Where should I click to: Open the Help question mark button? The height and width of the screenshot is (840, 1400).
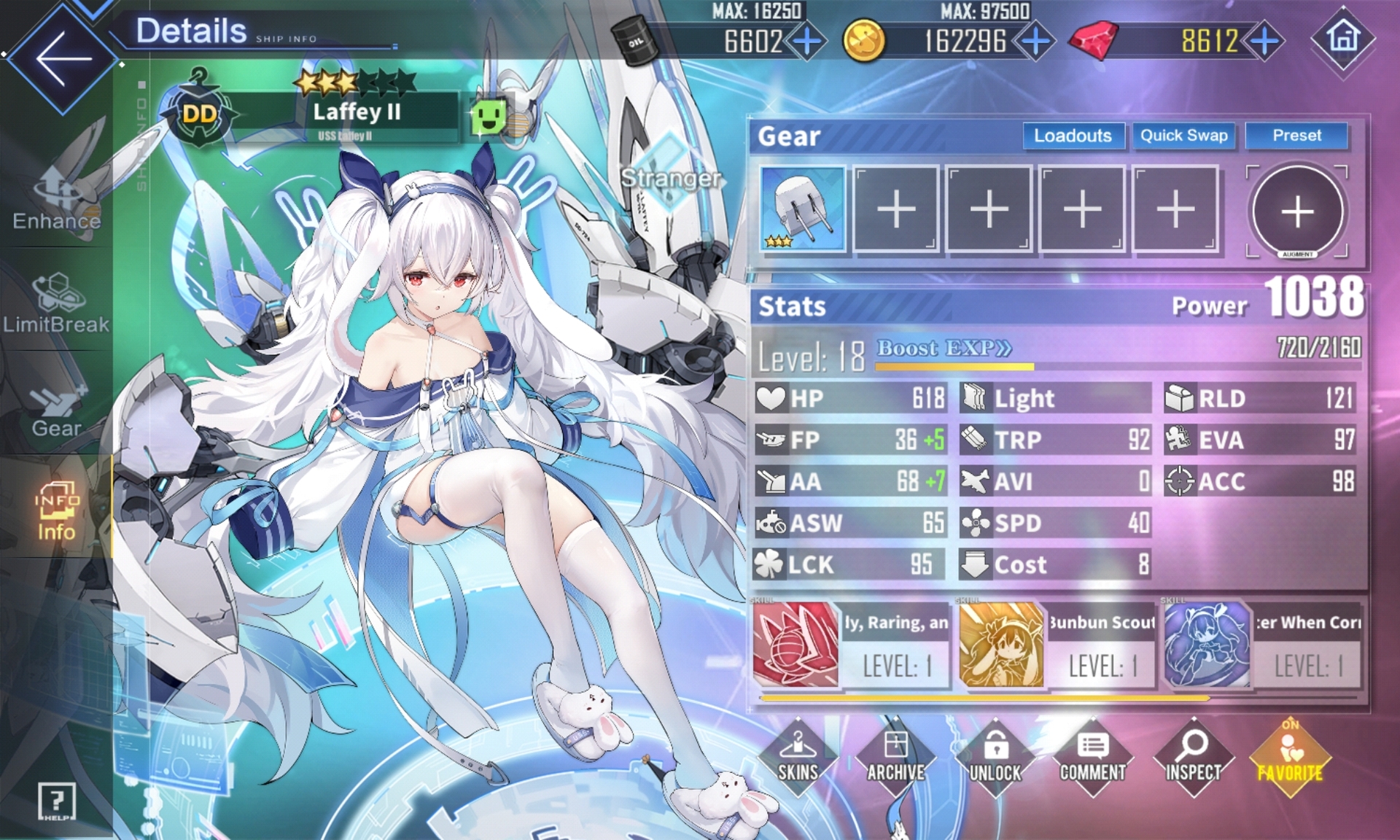pos(57,802)
